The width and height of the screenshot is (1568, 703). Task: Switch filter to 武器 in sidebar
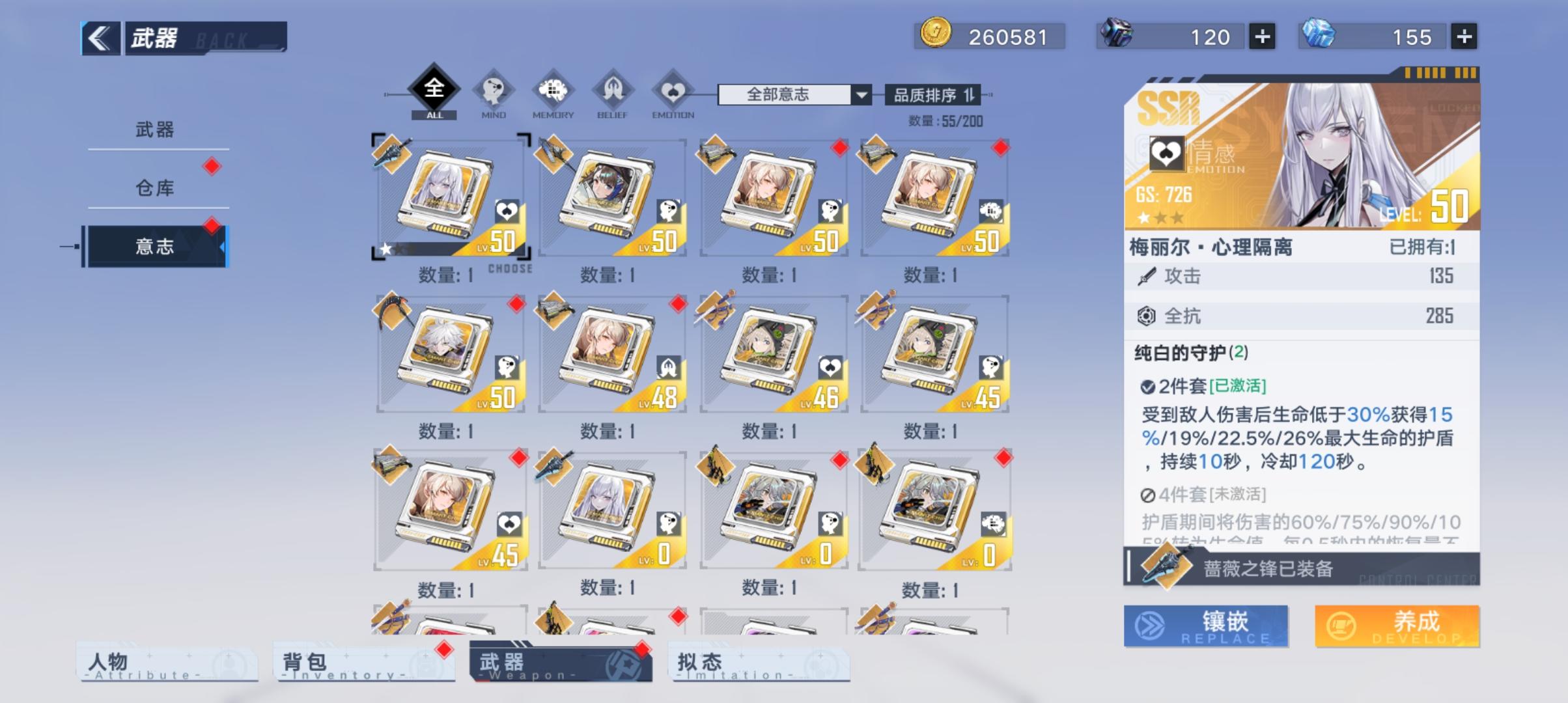pyautogui.click(x=156, y=129)
